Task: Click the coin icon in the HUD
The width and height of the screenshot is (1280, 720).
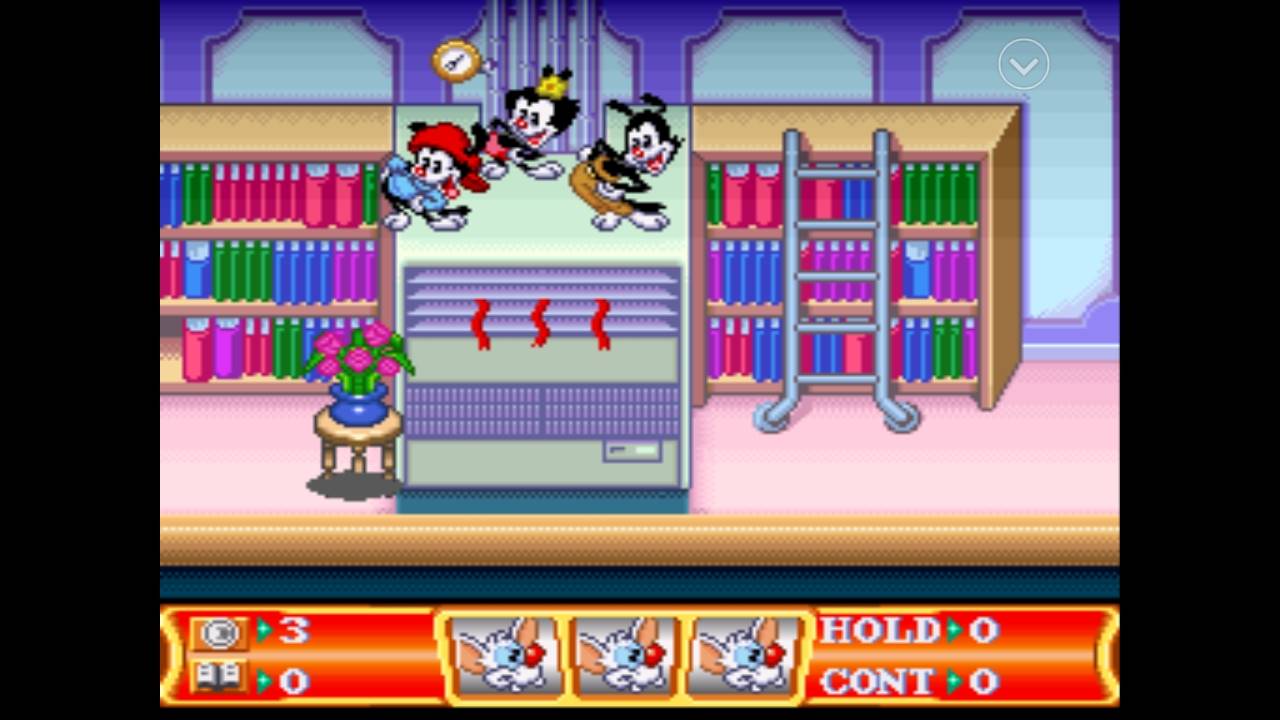Action: point(219,632)
